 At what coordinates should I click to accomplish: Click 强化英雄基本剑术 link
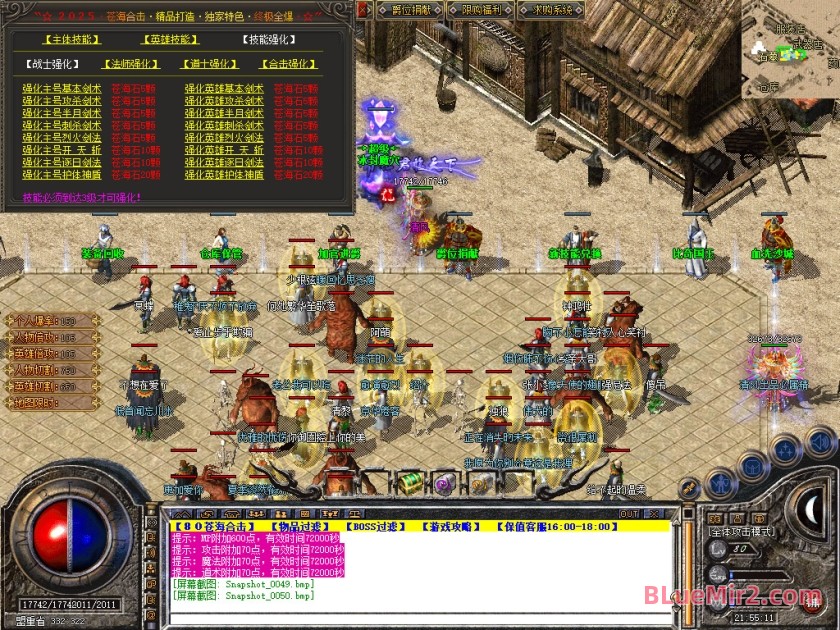pyautogui.click(x=224, y=88)
